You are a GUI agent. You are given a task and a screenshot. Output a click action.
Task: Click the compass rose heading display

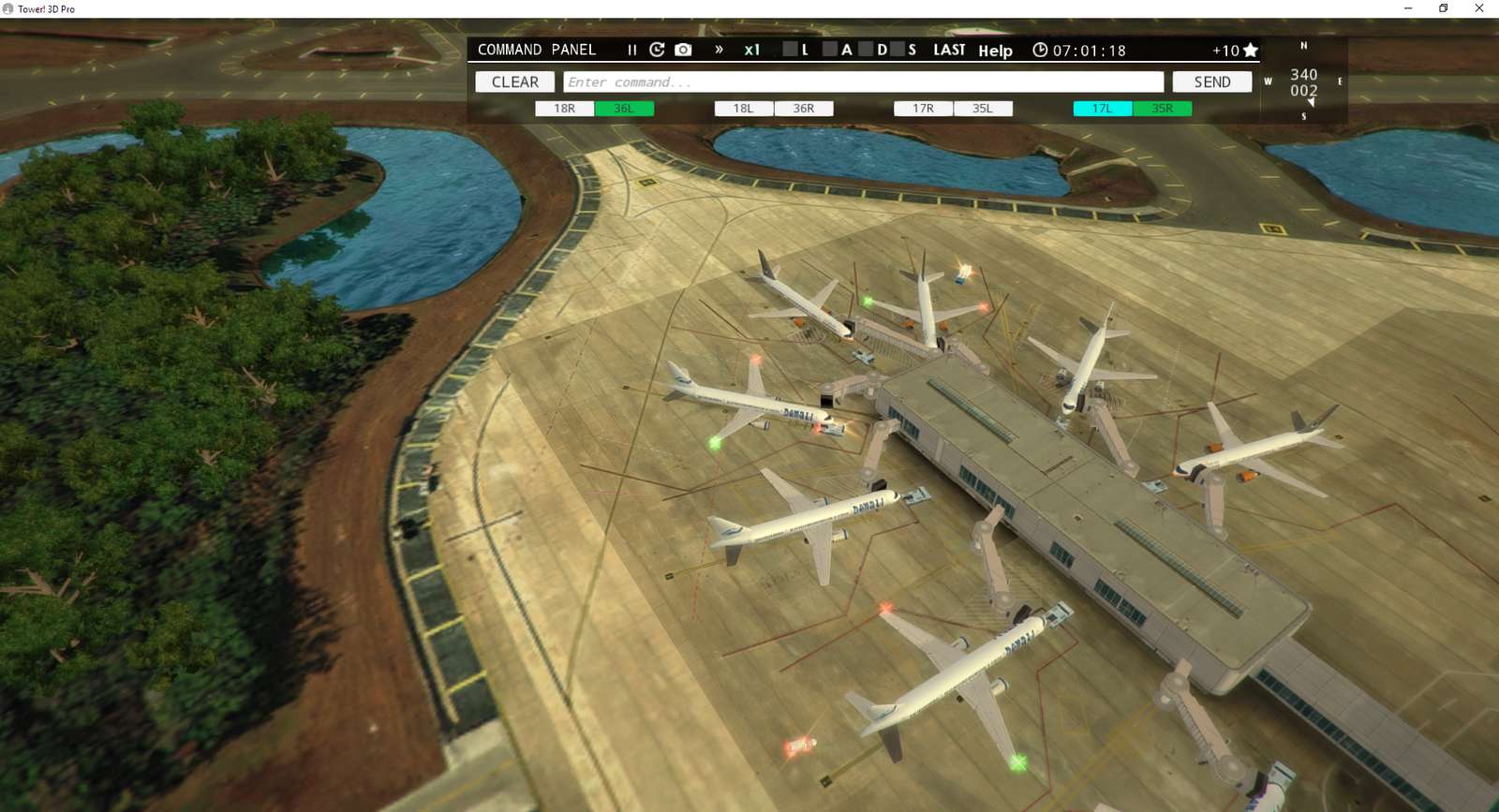click(x=1303, y=81)
